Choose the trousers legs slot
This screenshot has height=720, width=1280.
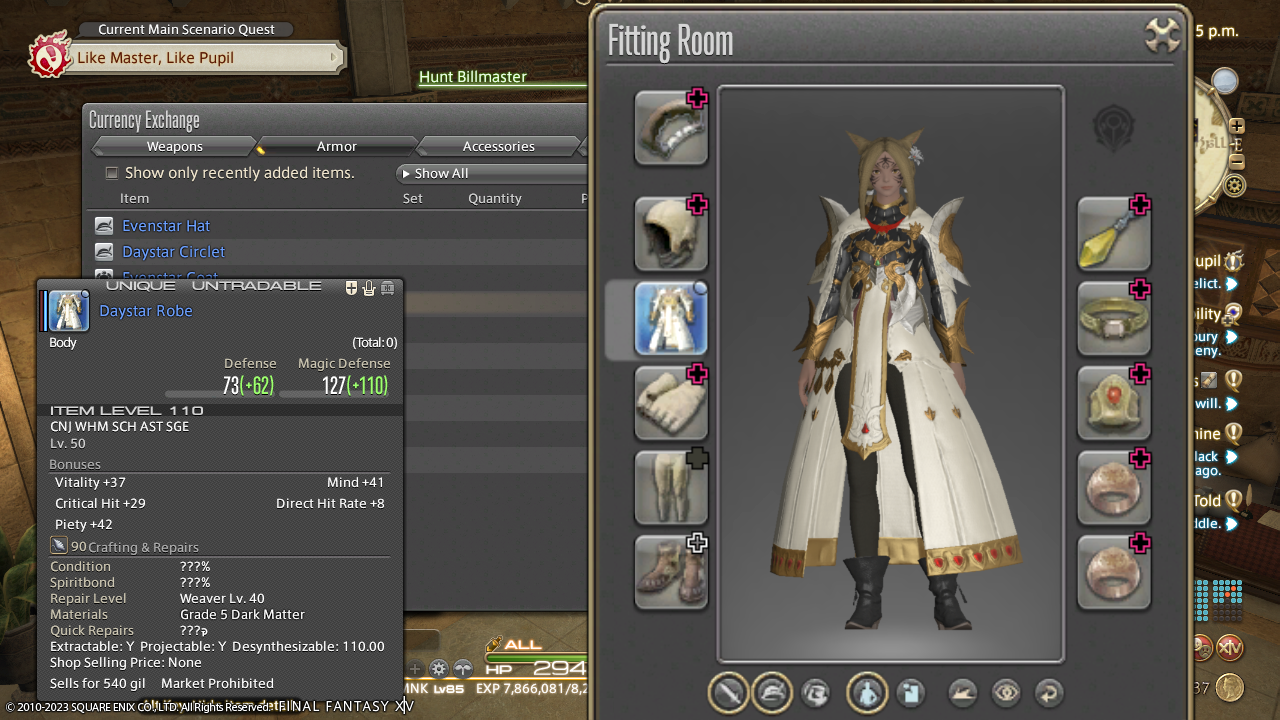point(671,488)
